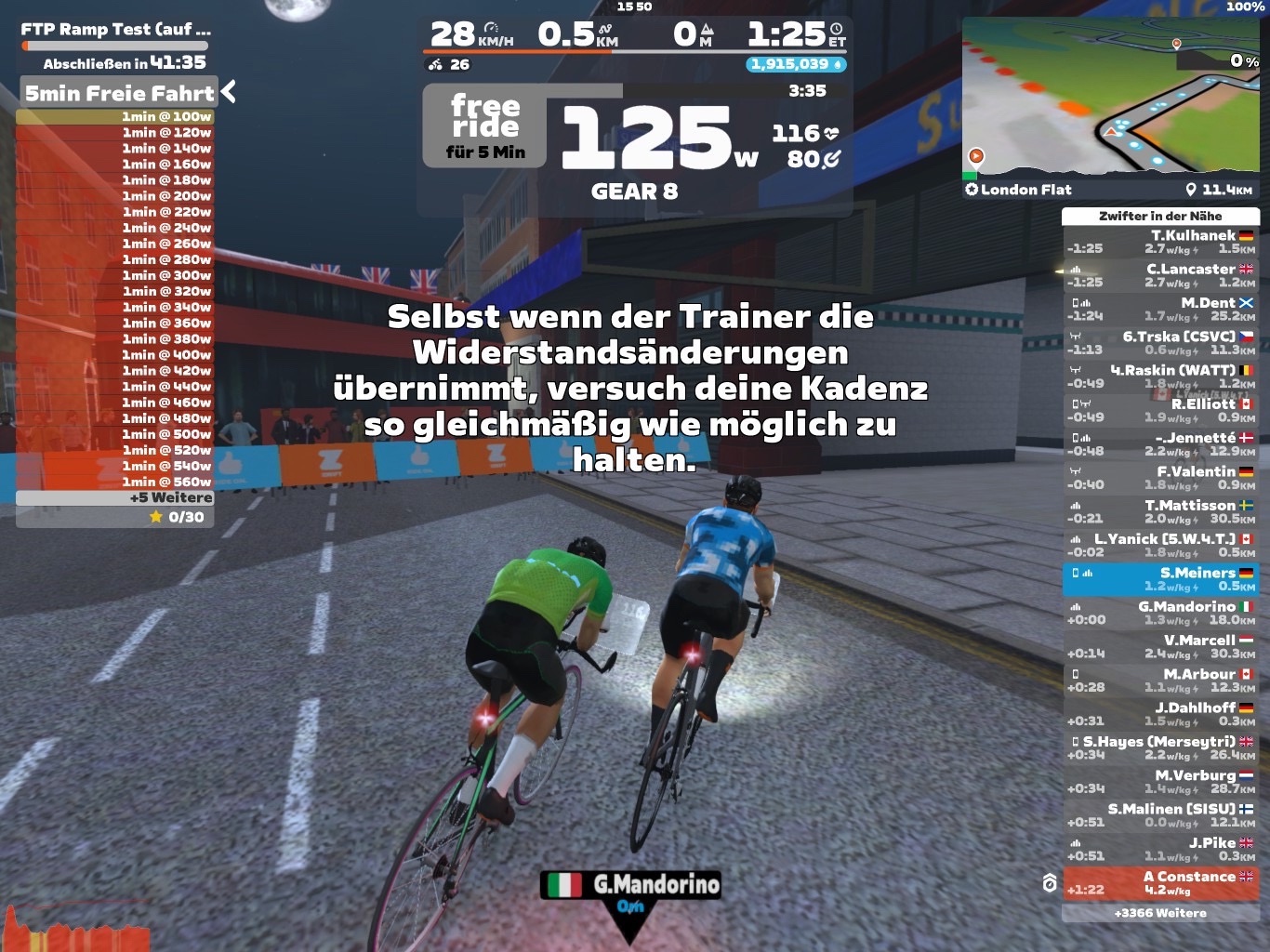Image resolution: width=1270 pixels, height=952 pixels.
Task: Pick F.Valentin from the nearby list
Action: click(1160, 477)
